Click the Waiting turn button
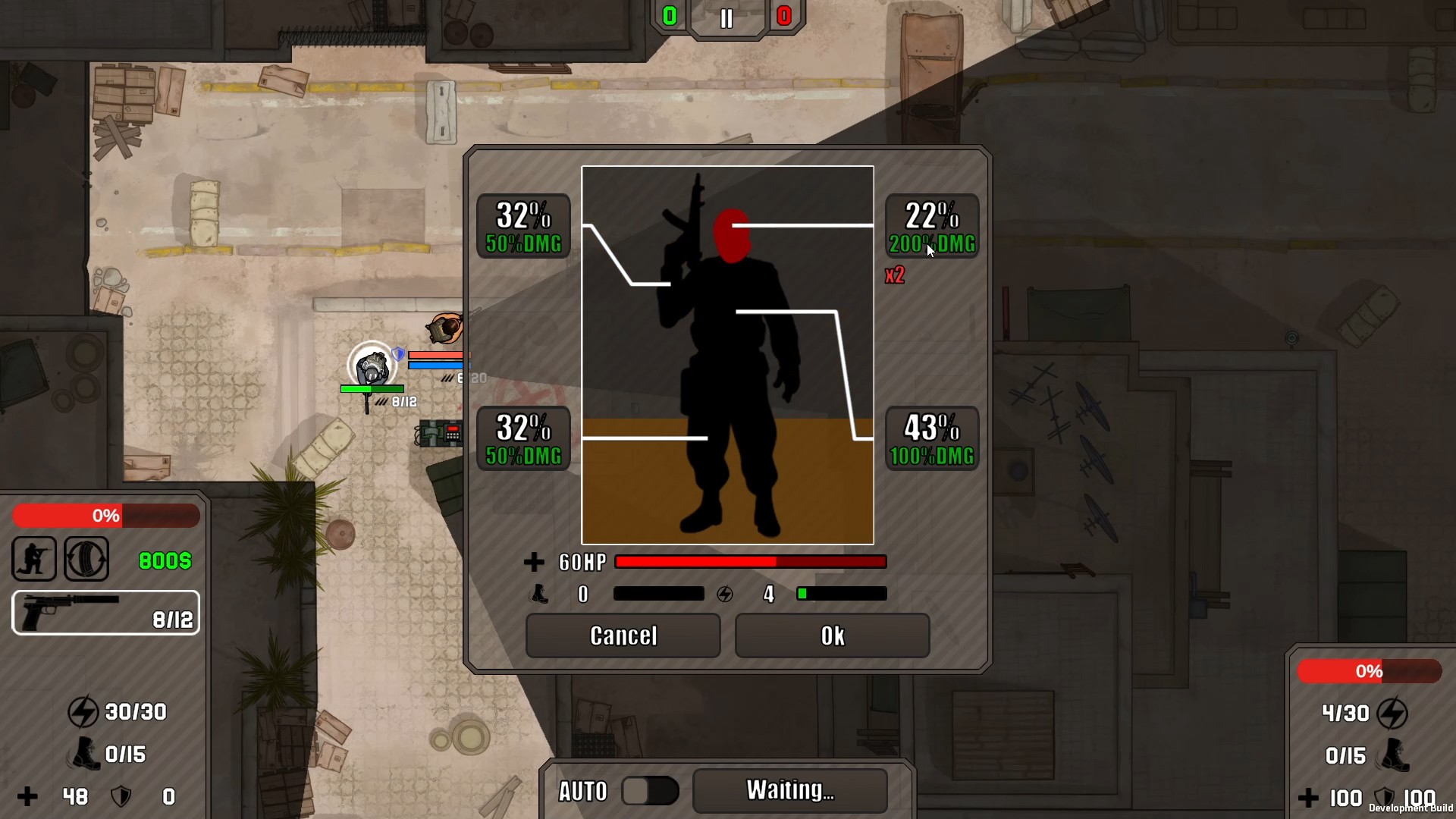The width and height of the screenshot is (1456, 819). (x=789, y=791)
